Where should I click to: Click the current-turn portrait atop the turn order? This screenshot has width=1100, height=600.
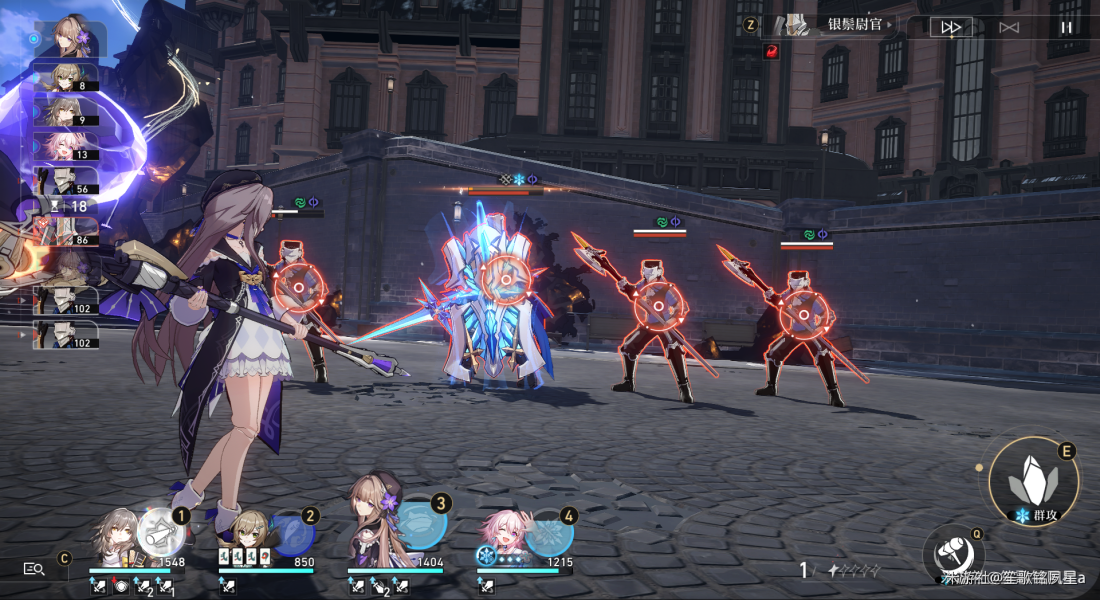72,36
